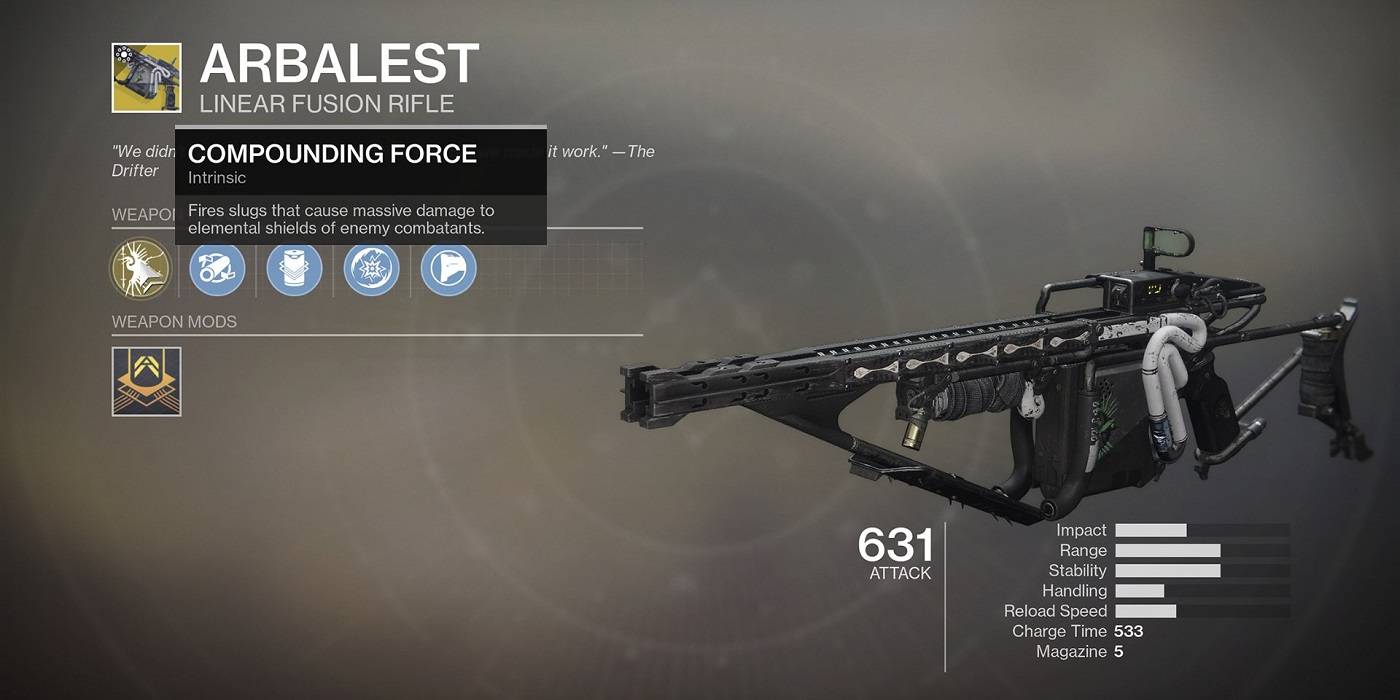The image size is (1400, 700).
Task: Inspect the barrel perk icon
Action: click(x=217, y=270)
